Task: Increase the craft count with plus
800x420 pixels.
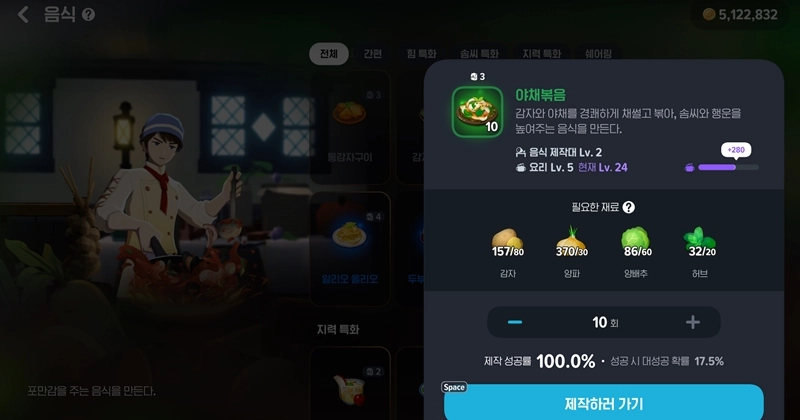Action: coord(692,322)
